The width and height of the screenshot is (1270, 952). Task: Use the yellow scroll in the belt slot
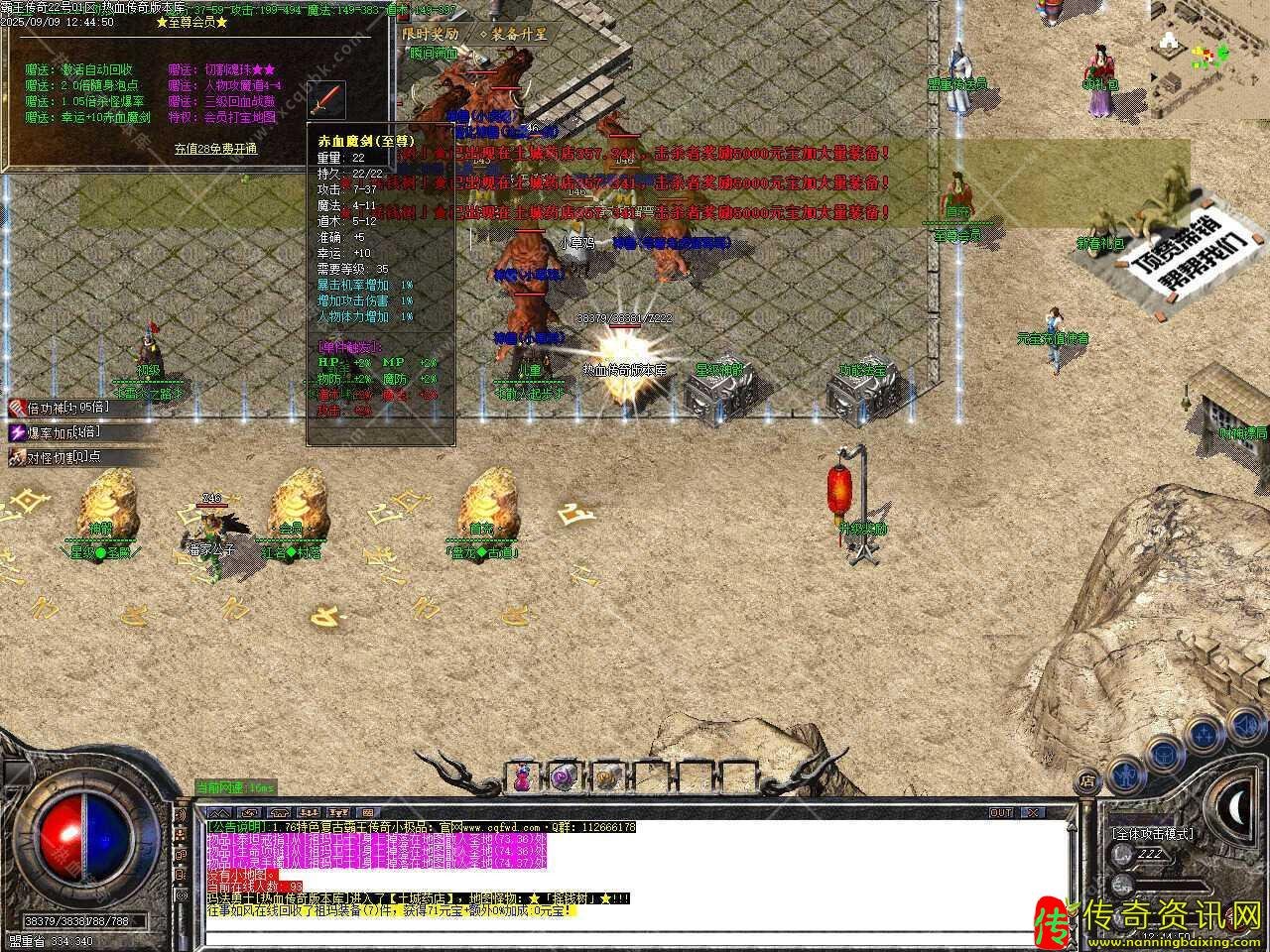click(x=606, y=778)
